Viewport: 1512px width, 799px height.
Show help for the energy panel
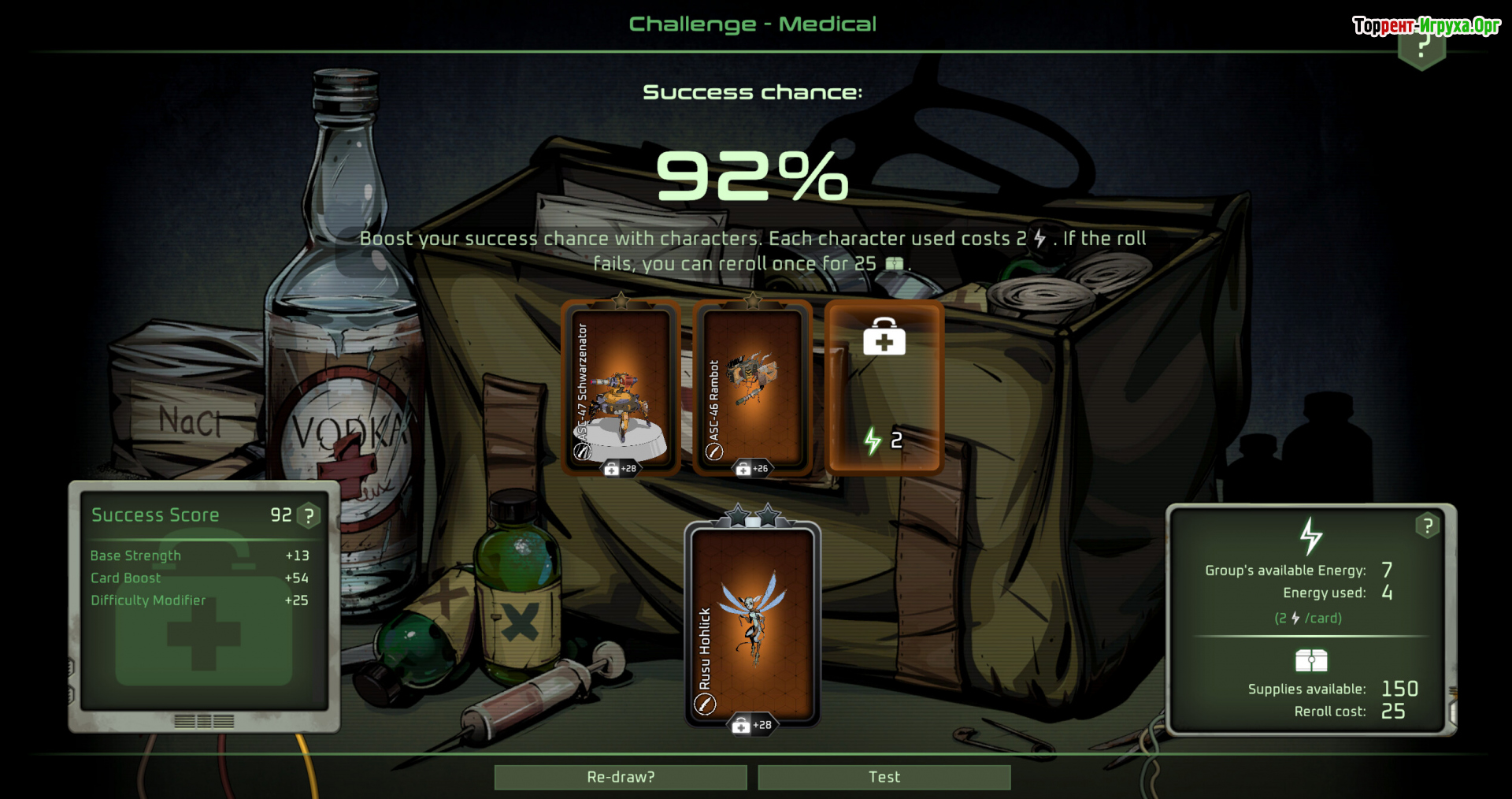(x=1427, y=526)
